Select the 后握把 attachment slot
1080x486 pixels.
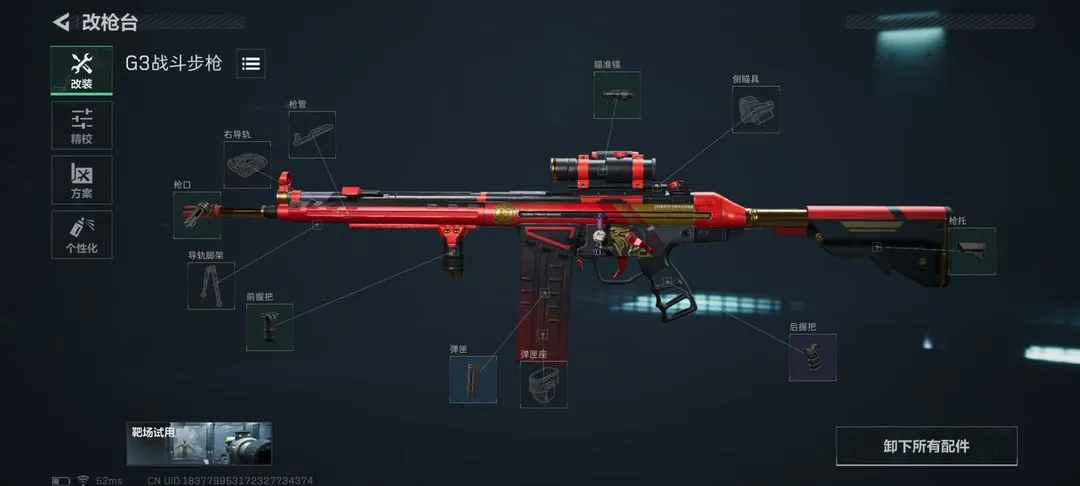(812, 357)
